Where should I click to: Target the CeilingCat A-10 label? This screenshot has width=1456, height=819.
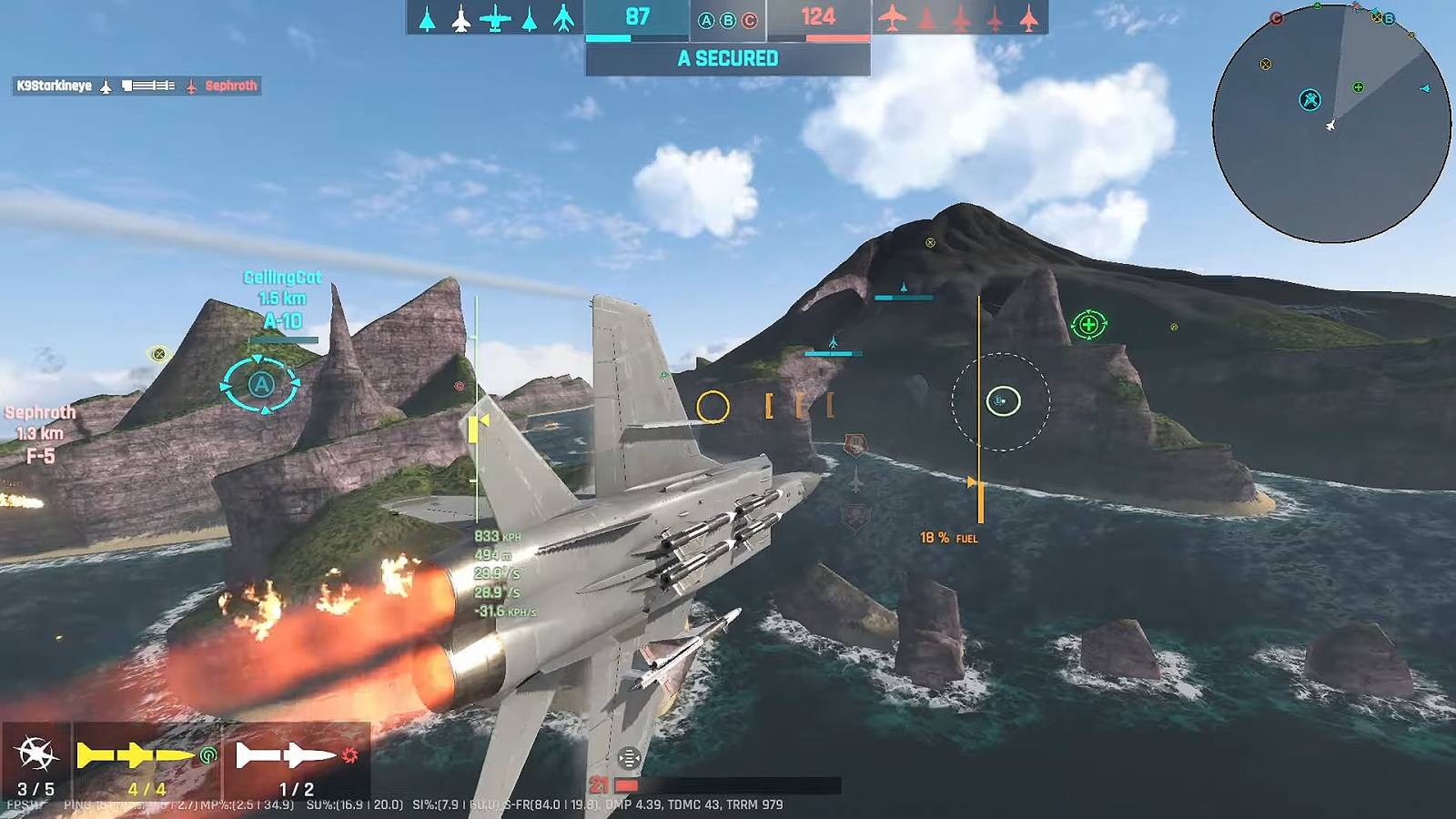(x=282, y=299)
